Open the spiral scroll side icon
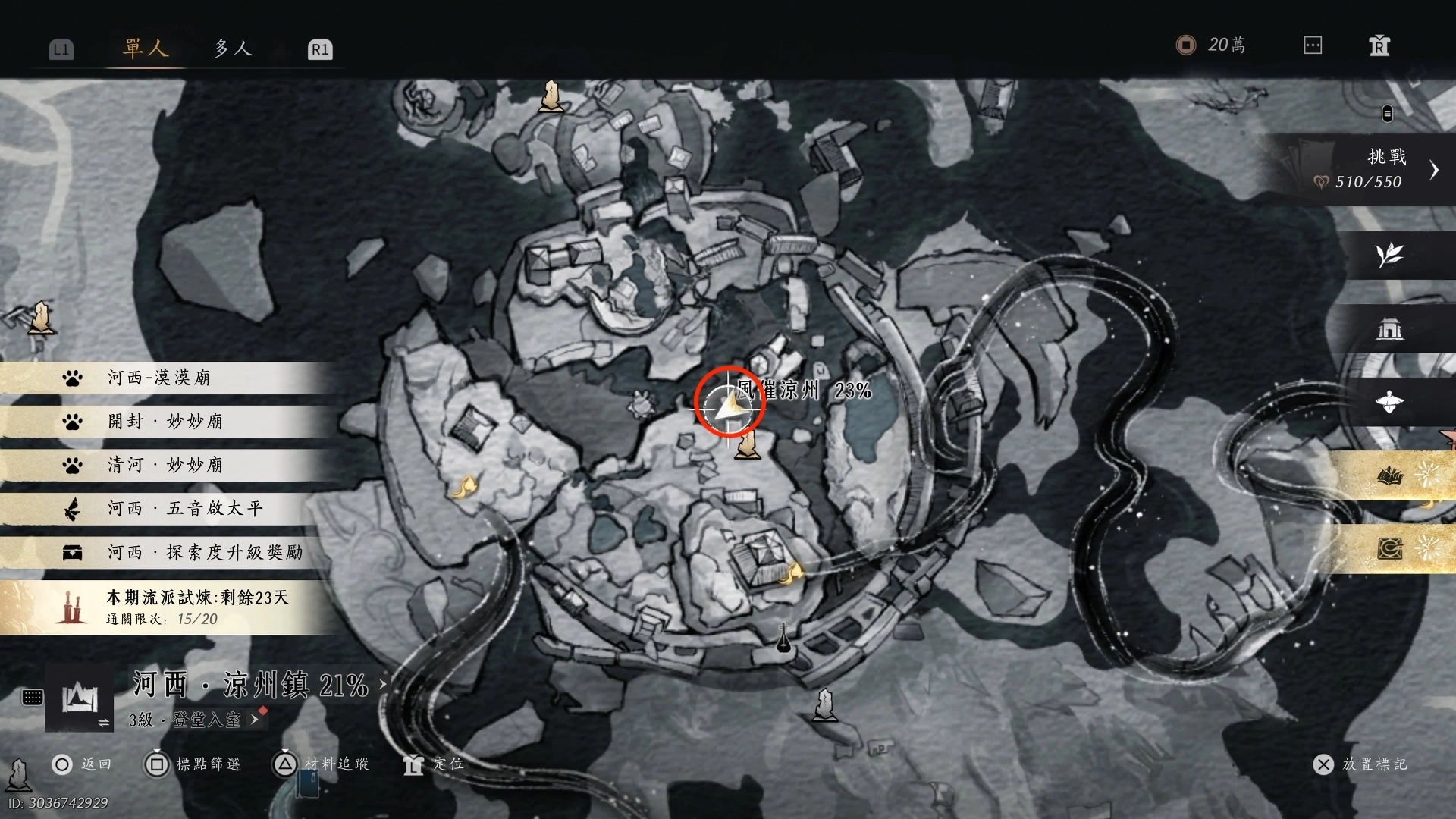 pyautogui.click(x=1389, y=548)
